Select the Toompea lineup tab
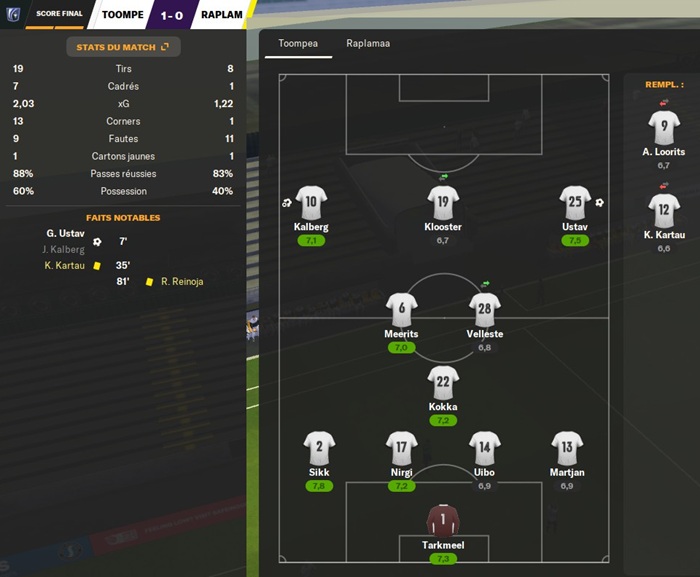Screen dimensions: 700x577 point(298,44)
